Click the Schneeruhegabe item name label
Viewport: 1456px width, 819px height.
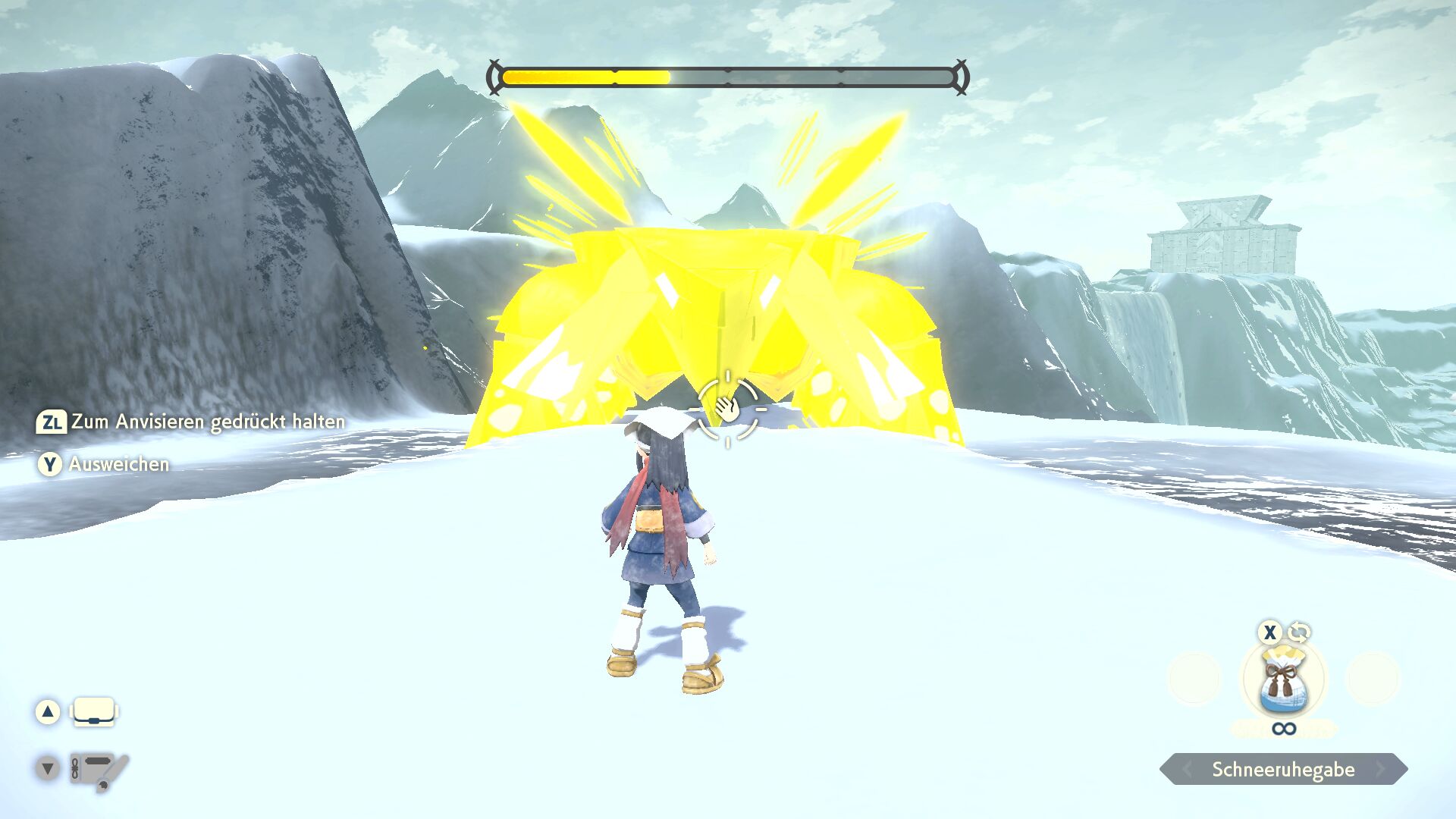click(1283, 770)
